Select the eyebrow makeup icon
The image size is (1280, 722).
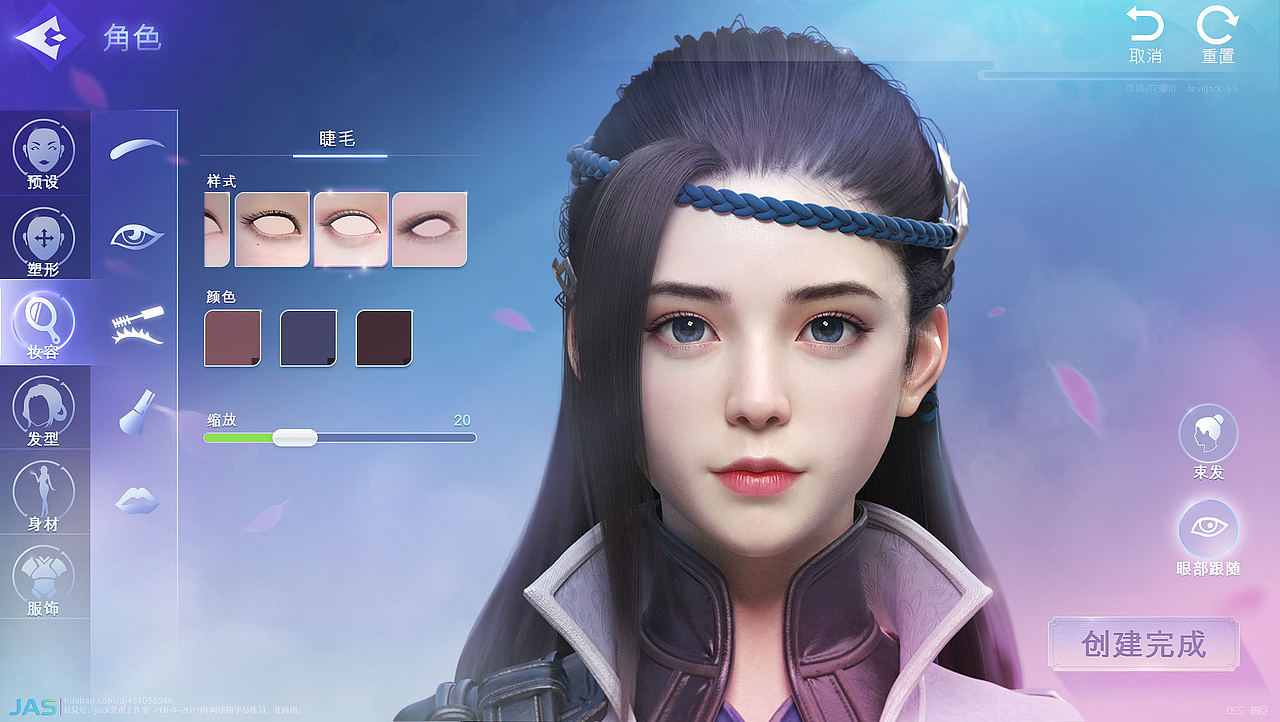click(136, 148)
